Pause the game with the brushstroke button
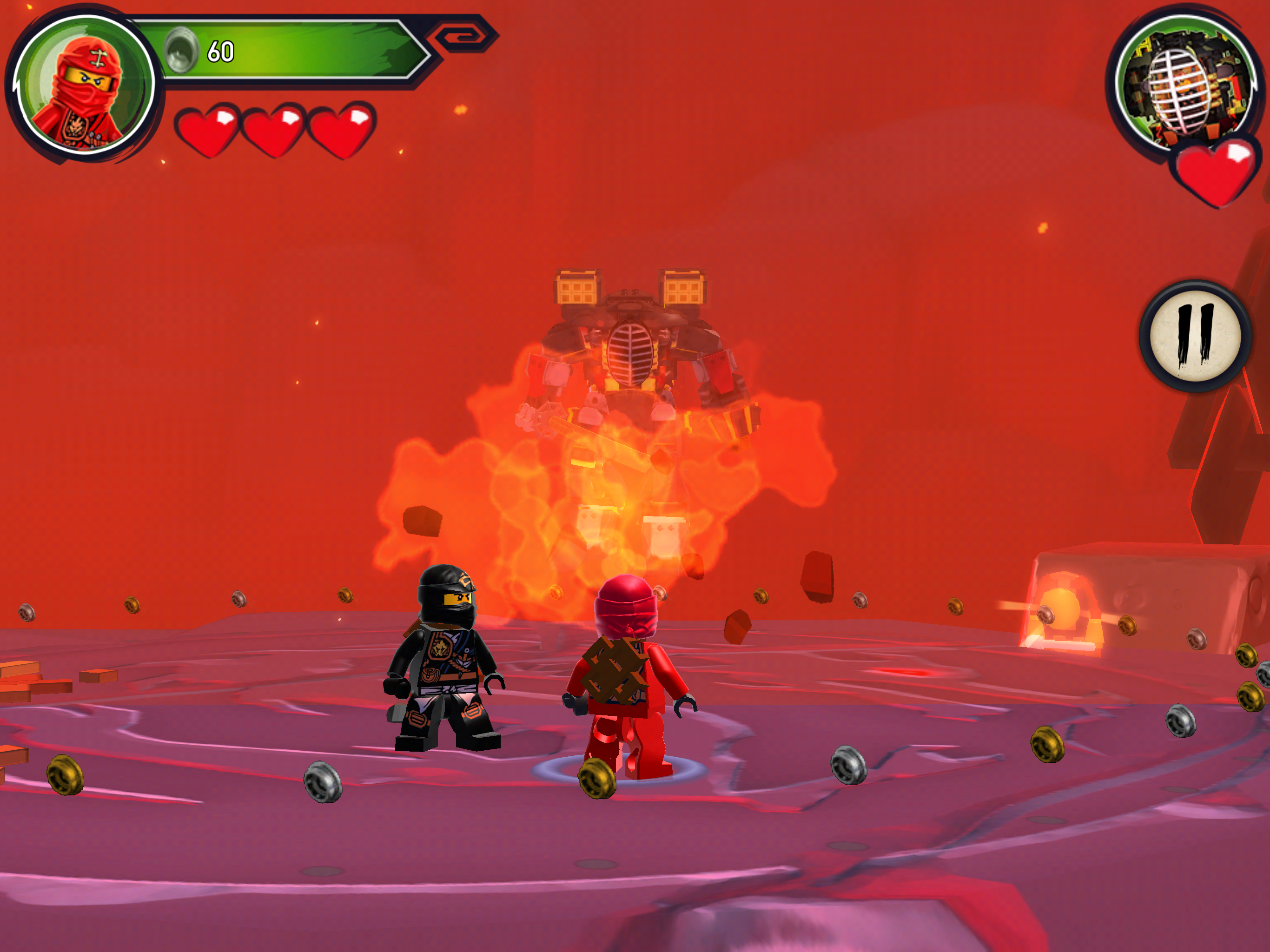 pos(1195,336)
